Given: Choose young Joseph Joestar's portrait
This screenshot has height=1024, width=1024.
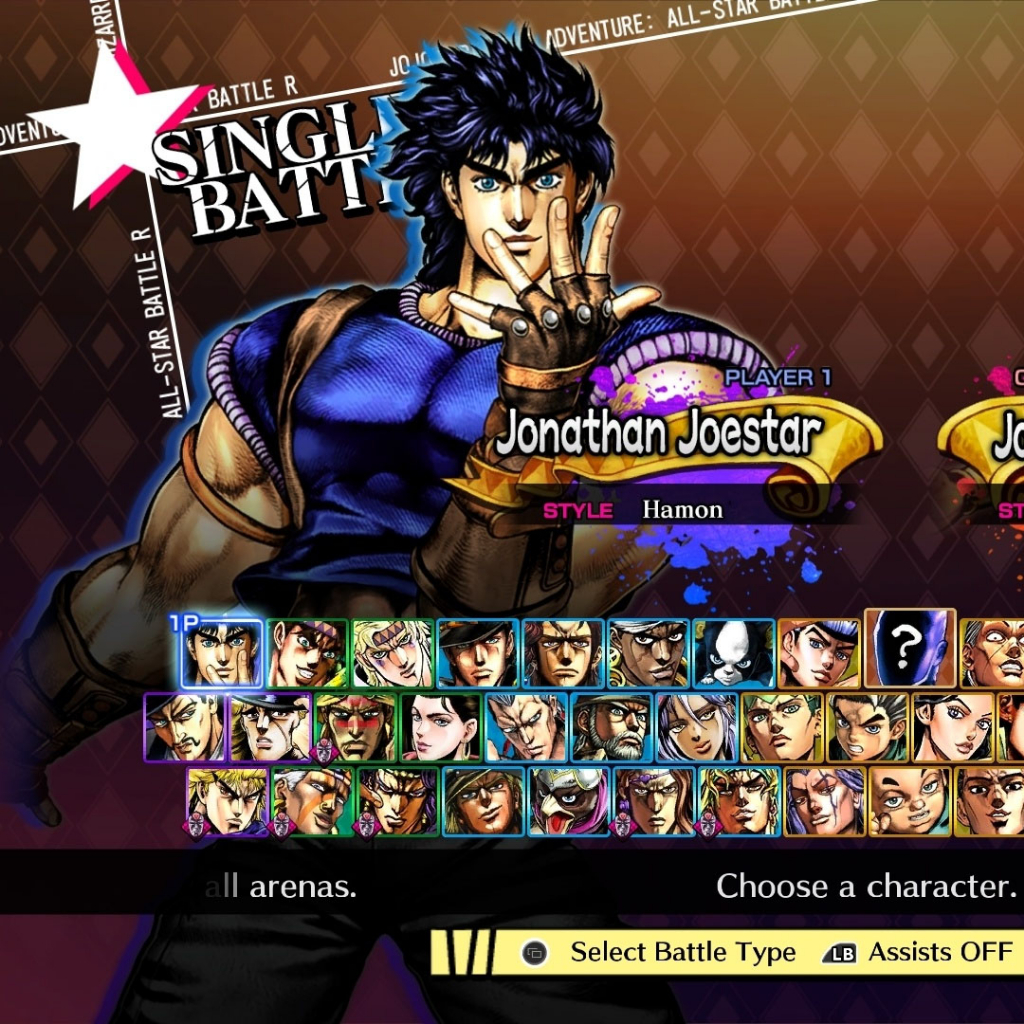Looking at the screenshot, I should pos(308,654).
